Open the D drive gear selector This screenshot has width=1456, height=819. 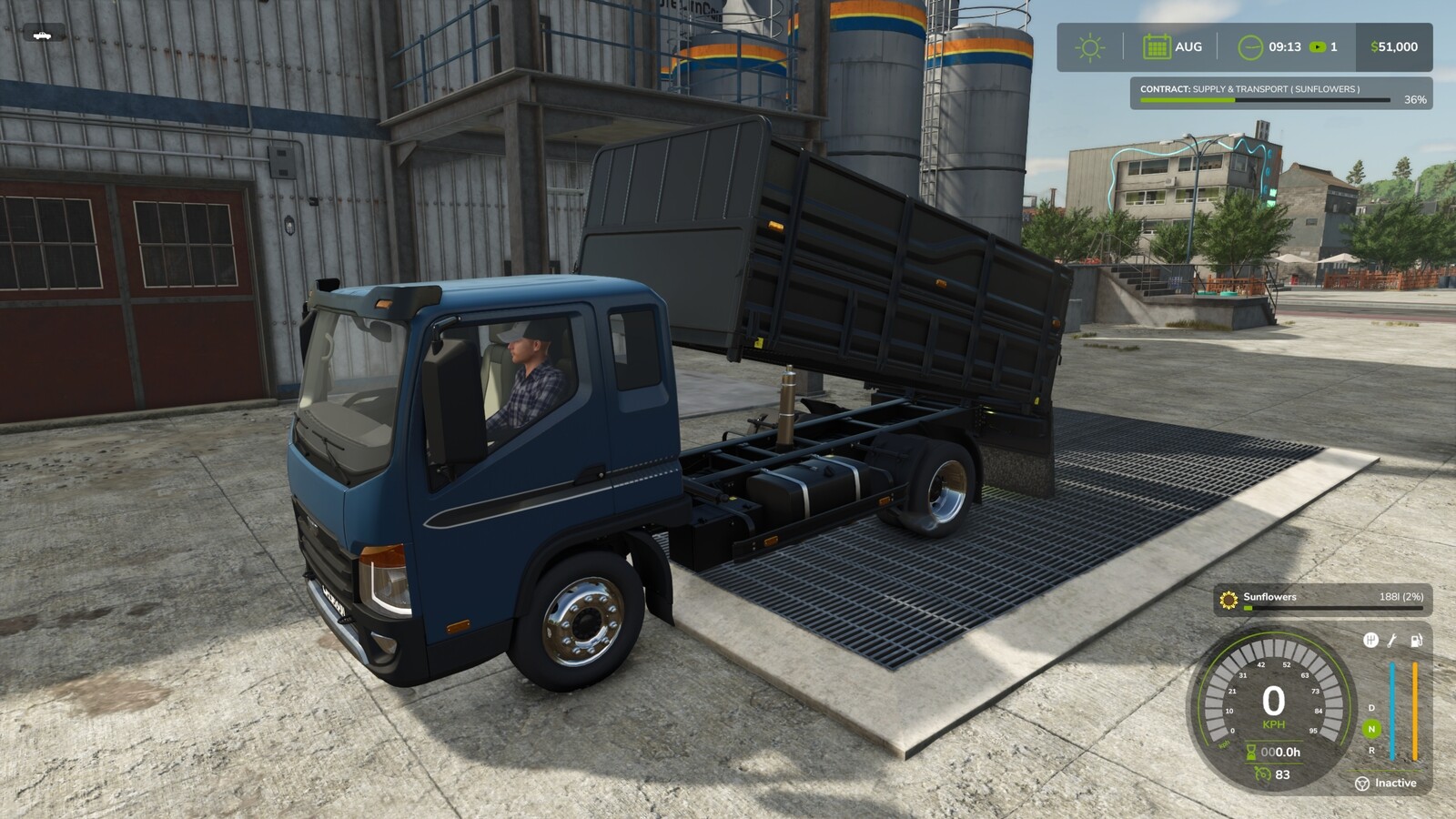(1370, 708)
